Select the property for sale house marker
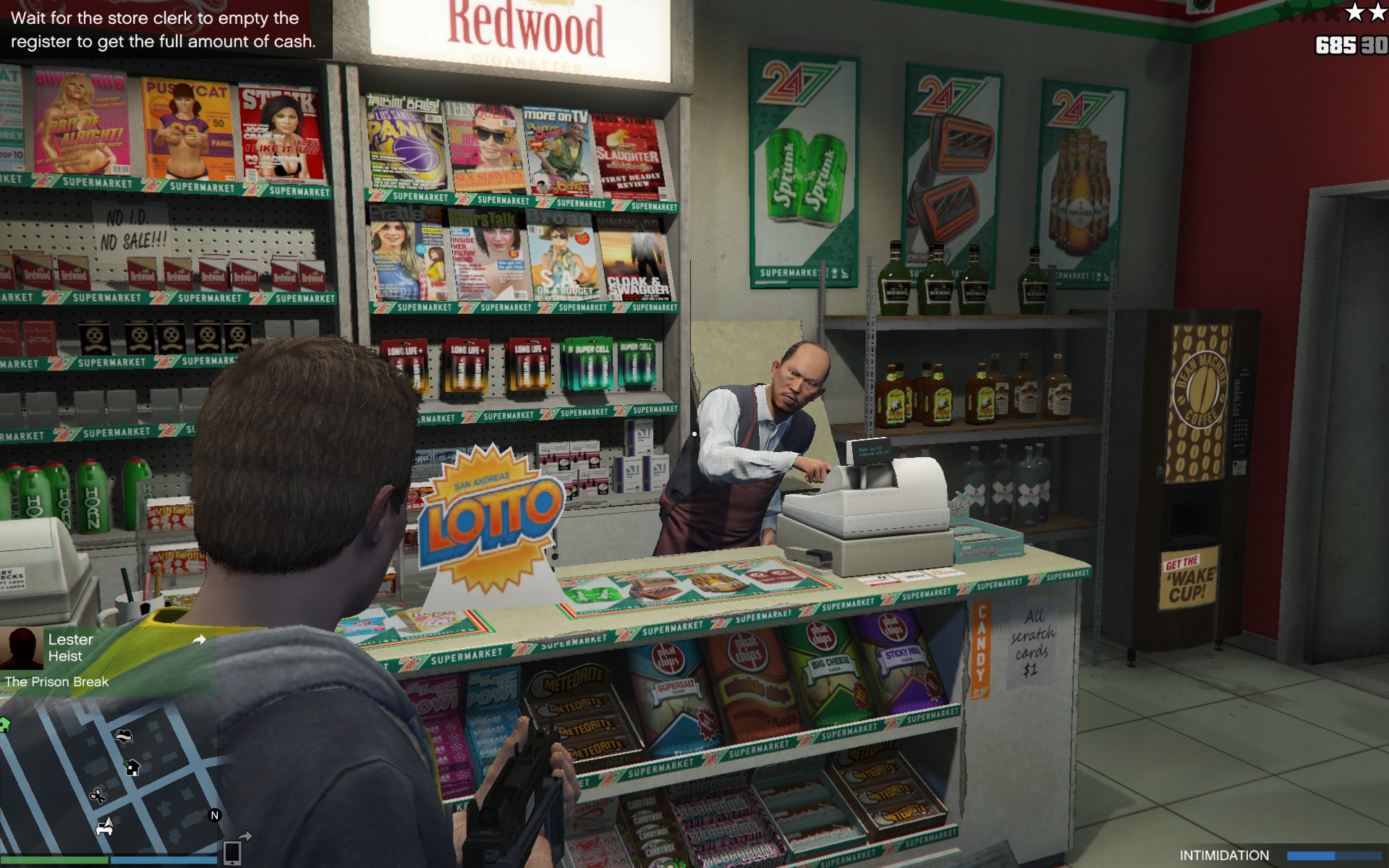Screen dimensions: 1389x868 coord(132,767)
